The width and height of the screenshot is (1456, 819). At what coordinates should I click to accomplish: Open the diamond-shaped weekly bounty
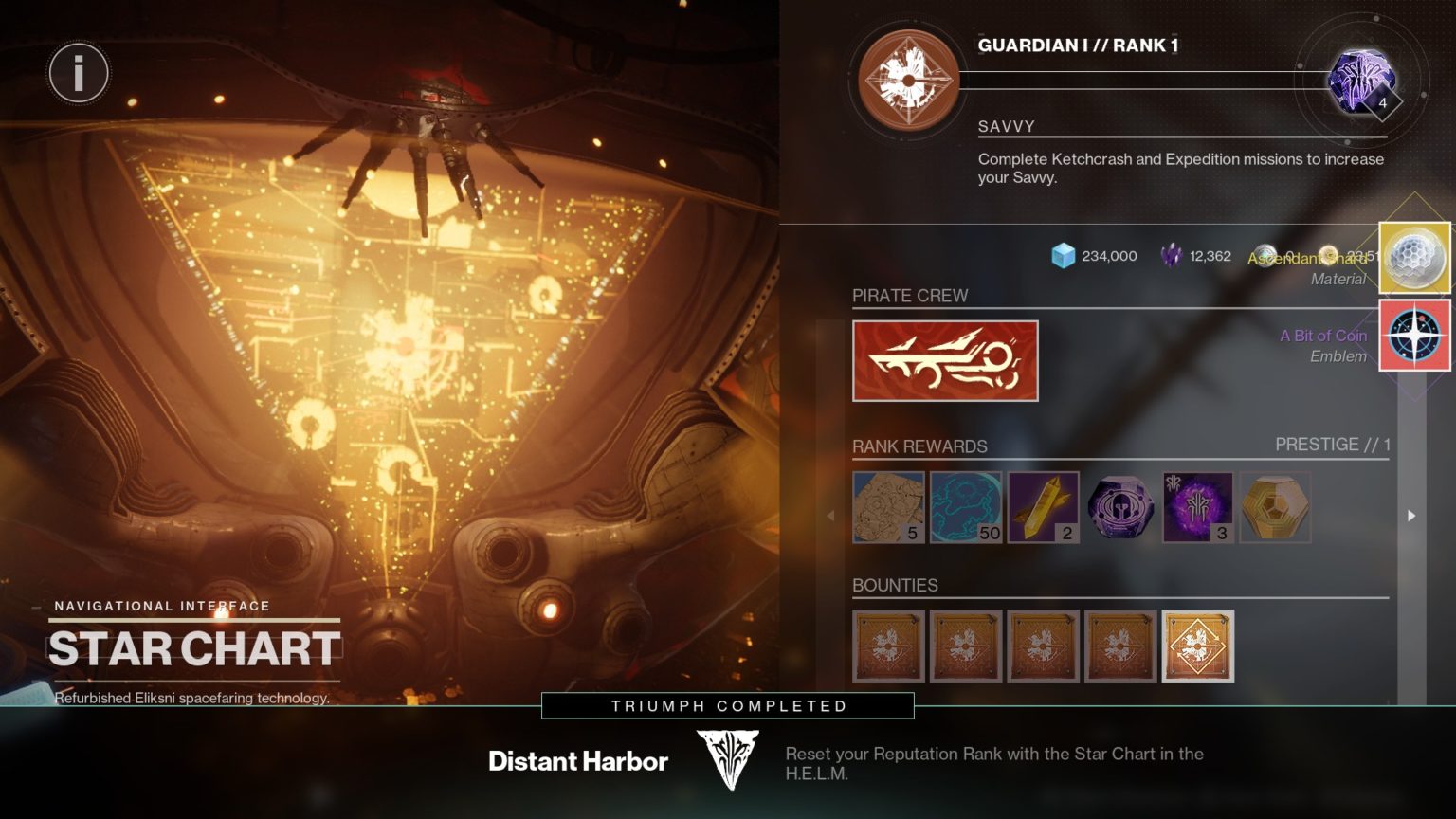click(1197, 646)
